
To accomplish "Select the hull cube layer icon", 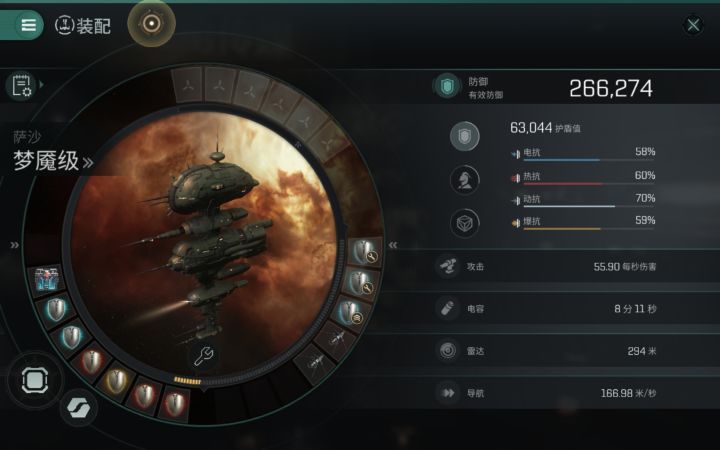I will pyautogui.click(x=464, y=223).
